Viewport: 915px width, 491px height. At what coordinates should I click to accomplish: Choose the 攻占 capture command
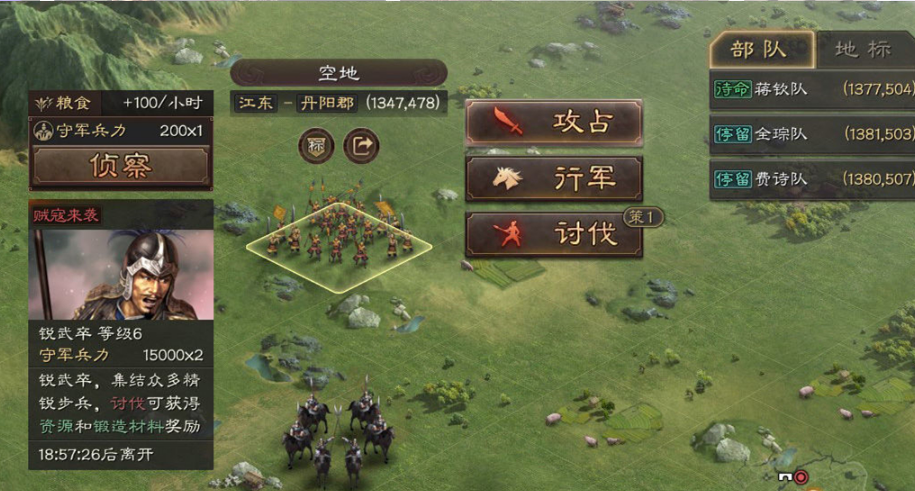coord(554,122)
